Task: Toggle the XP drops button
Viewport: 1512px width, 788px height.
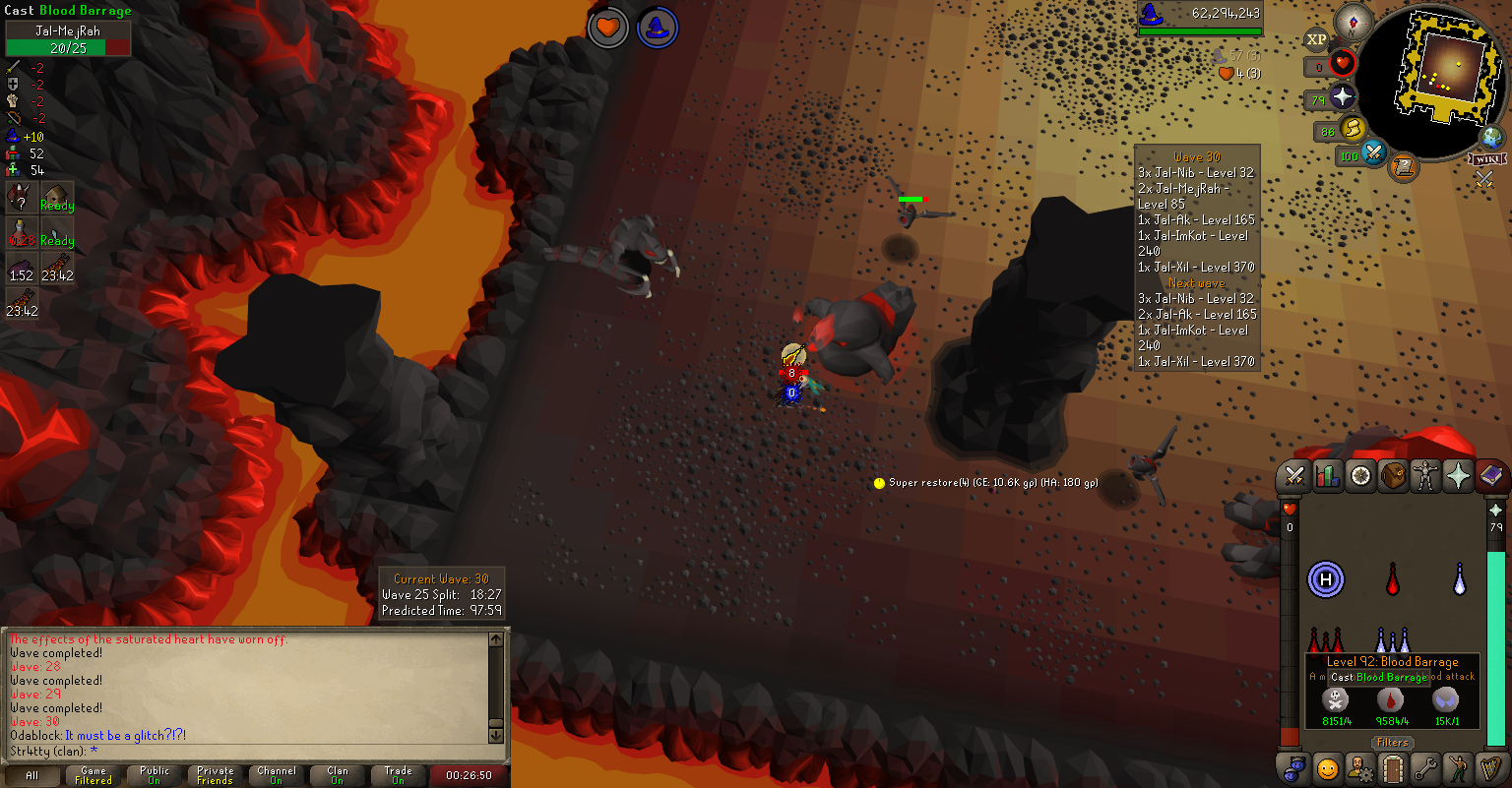Action: 1316,40
